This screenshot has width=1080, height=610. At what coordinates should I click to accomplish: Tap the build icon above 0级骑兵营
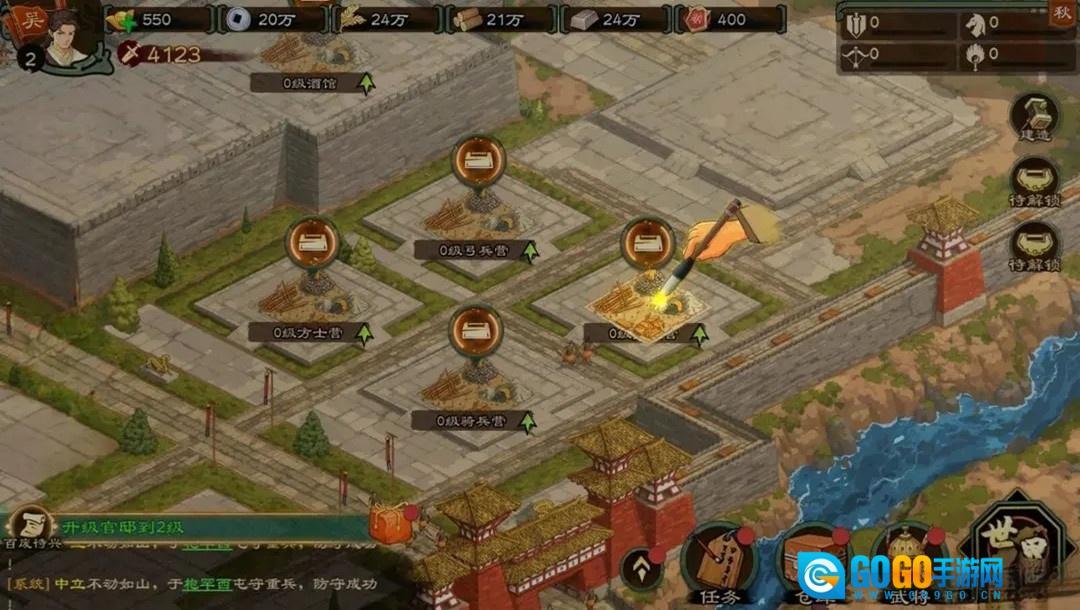click(476, 332)
